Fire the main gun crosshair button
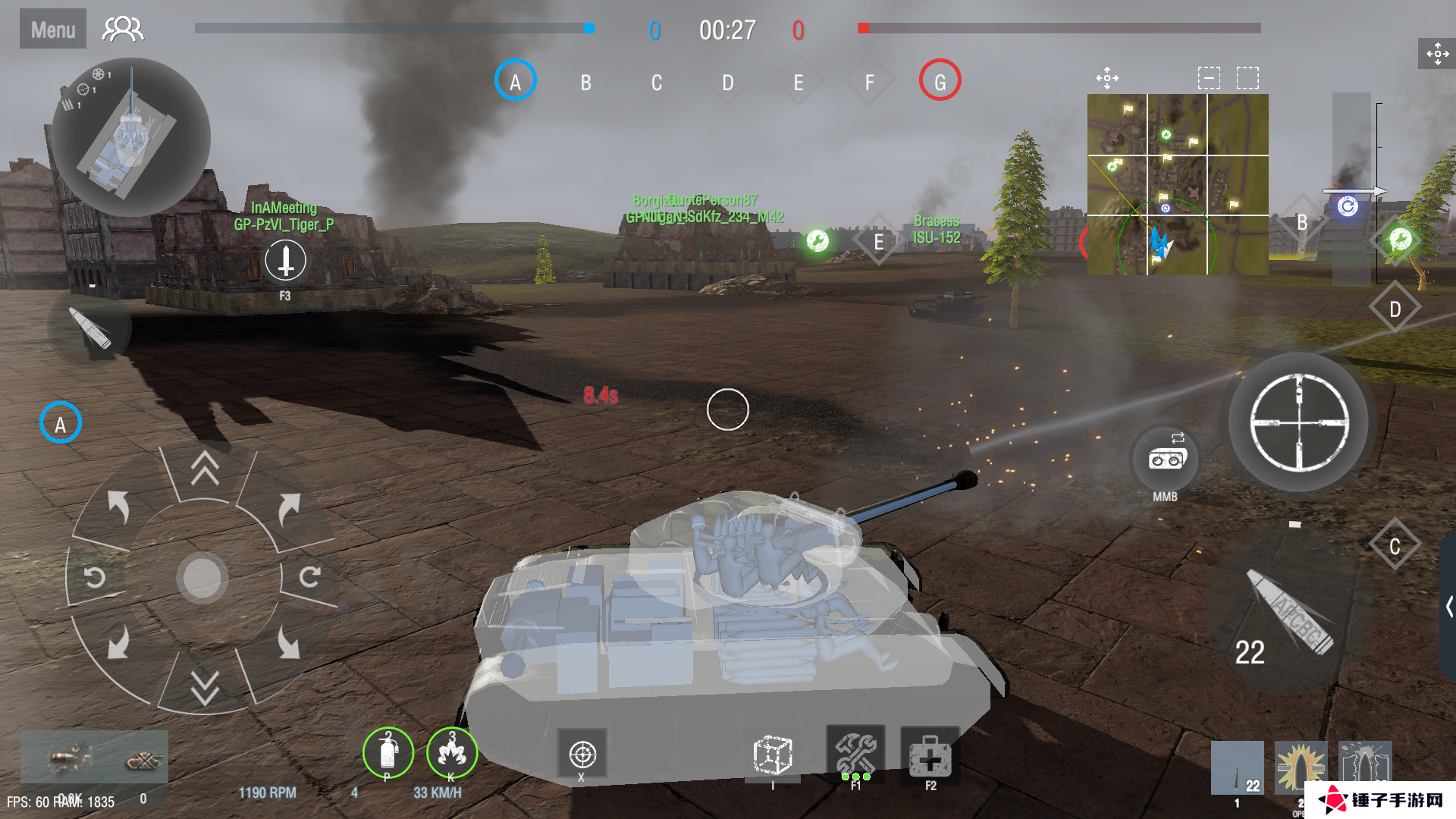This screenshot has height=819, width=1456. [1298, 422]
